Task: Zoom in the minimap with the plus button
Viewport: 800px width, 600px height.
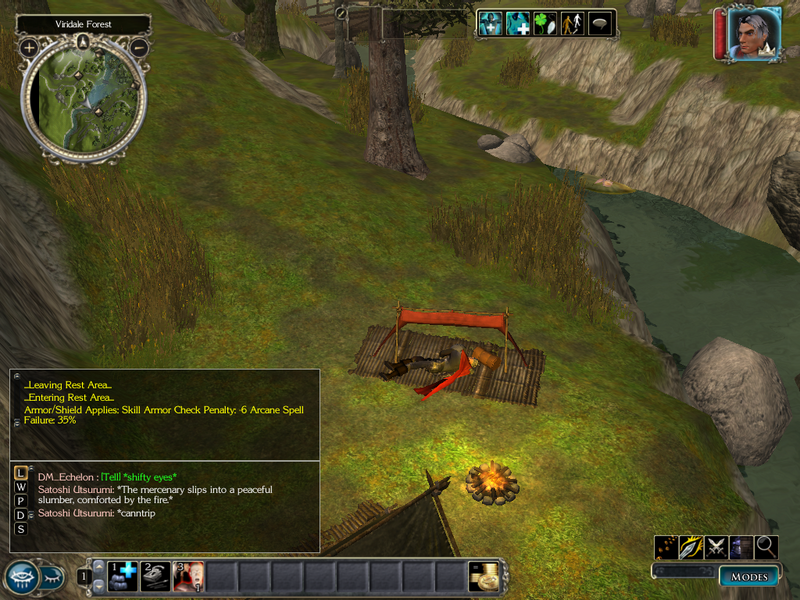Action: pos(28,47)
